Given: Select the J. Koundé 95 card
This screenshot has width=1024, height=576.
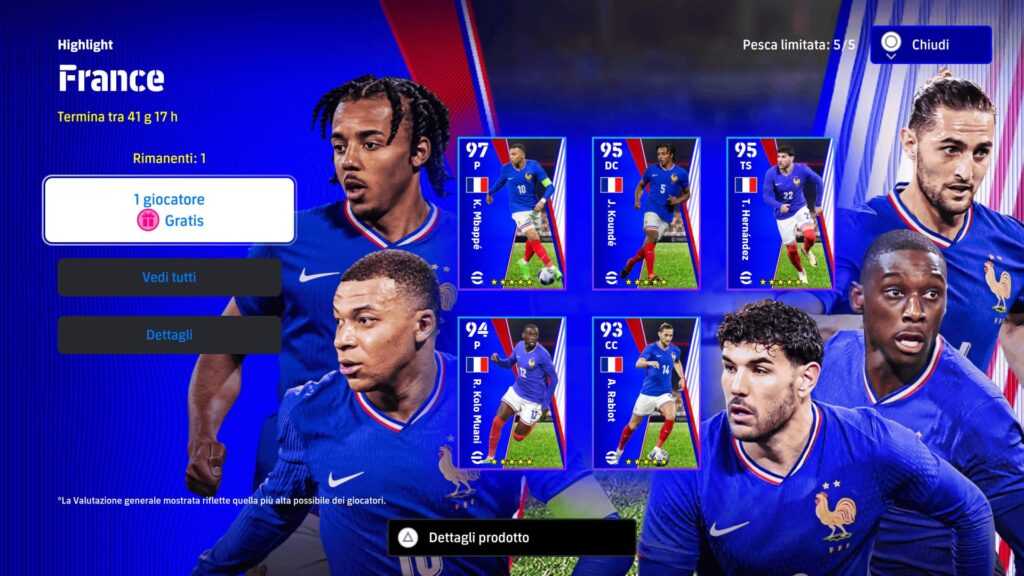Looking at the screenshot, I should click(645, 213).
